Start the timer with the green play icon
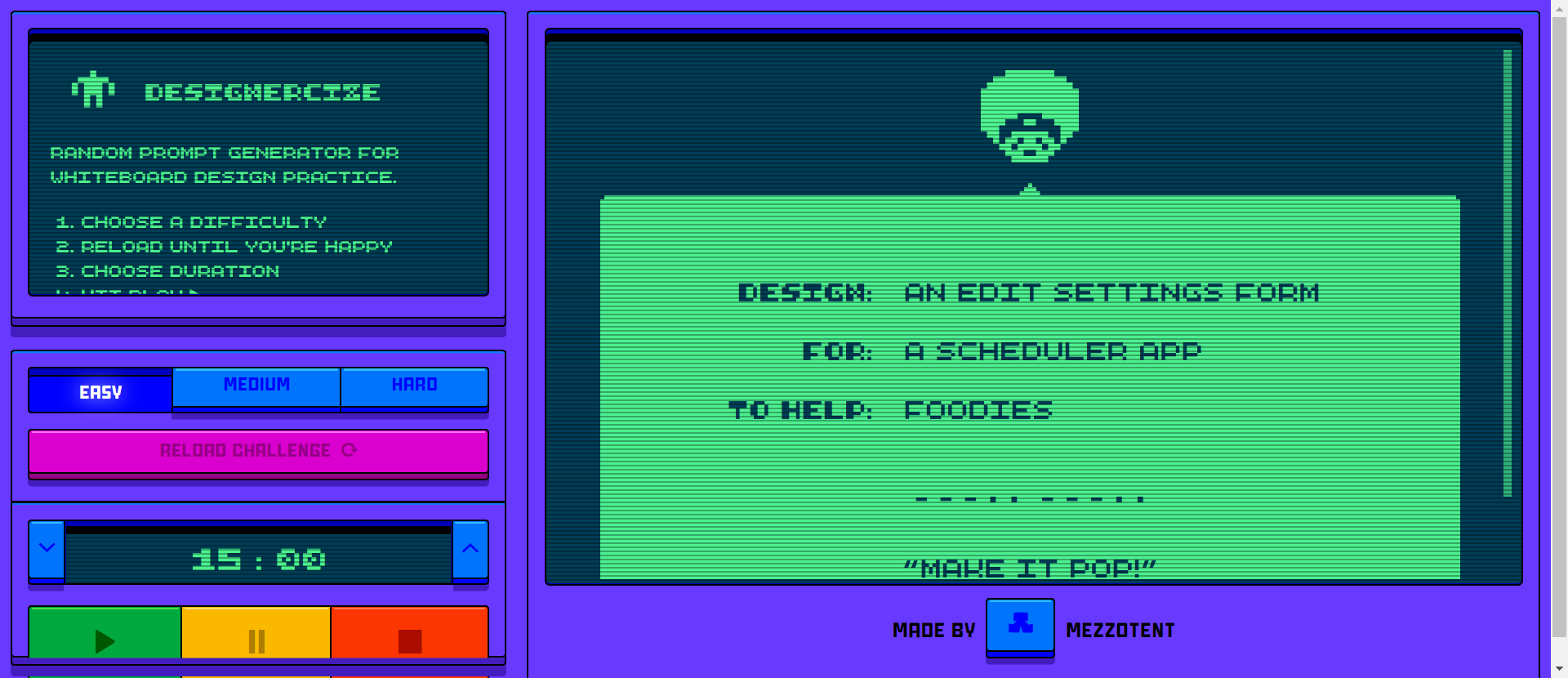 103,641
